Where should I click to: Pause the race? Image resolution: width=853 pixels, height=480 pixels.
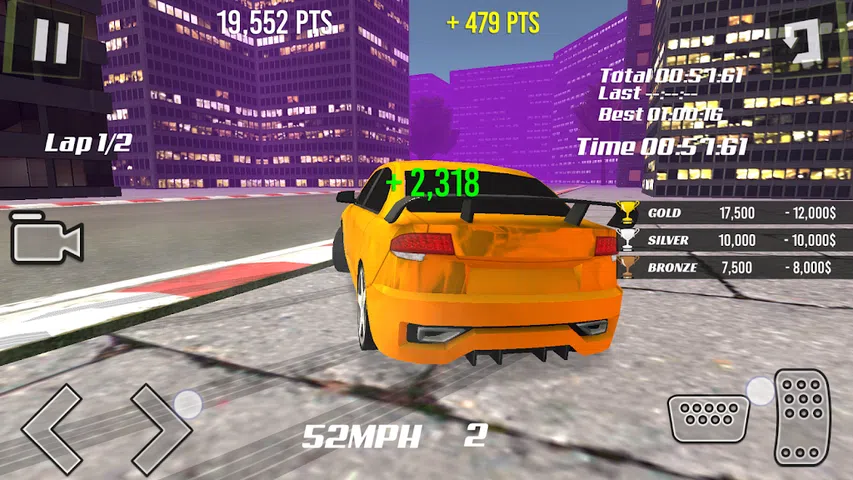[50, 40]
